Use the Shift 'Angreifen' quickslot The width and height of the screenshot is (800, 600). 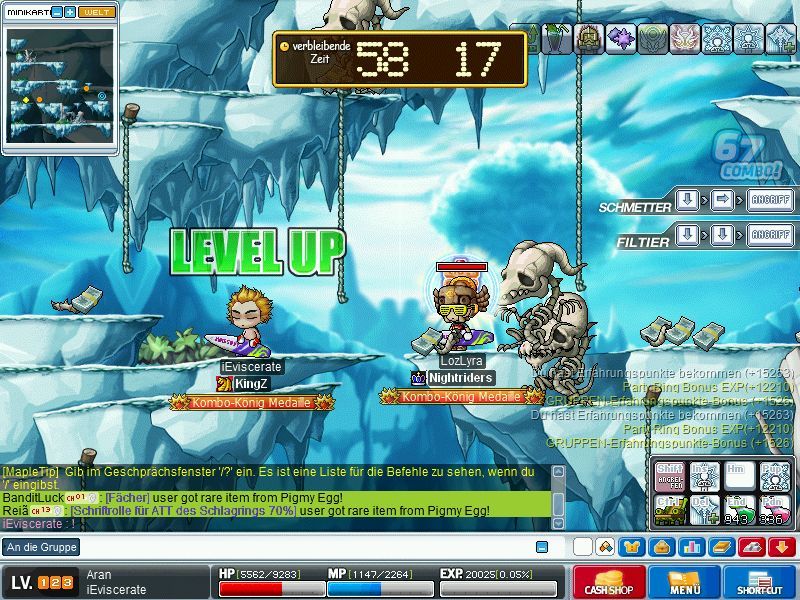coord(670,476)
